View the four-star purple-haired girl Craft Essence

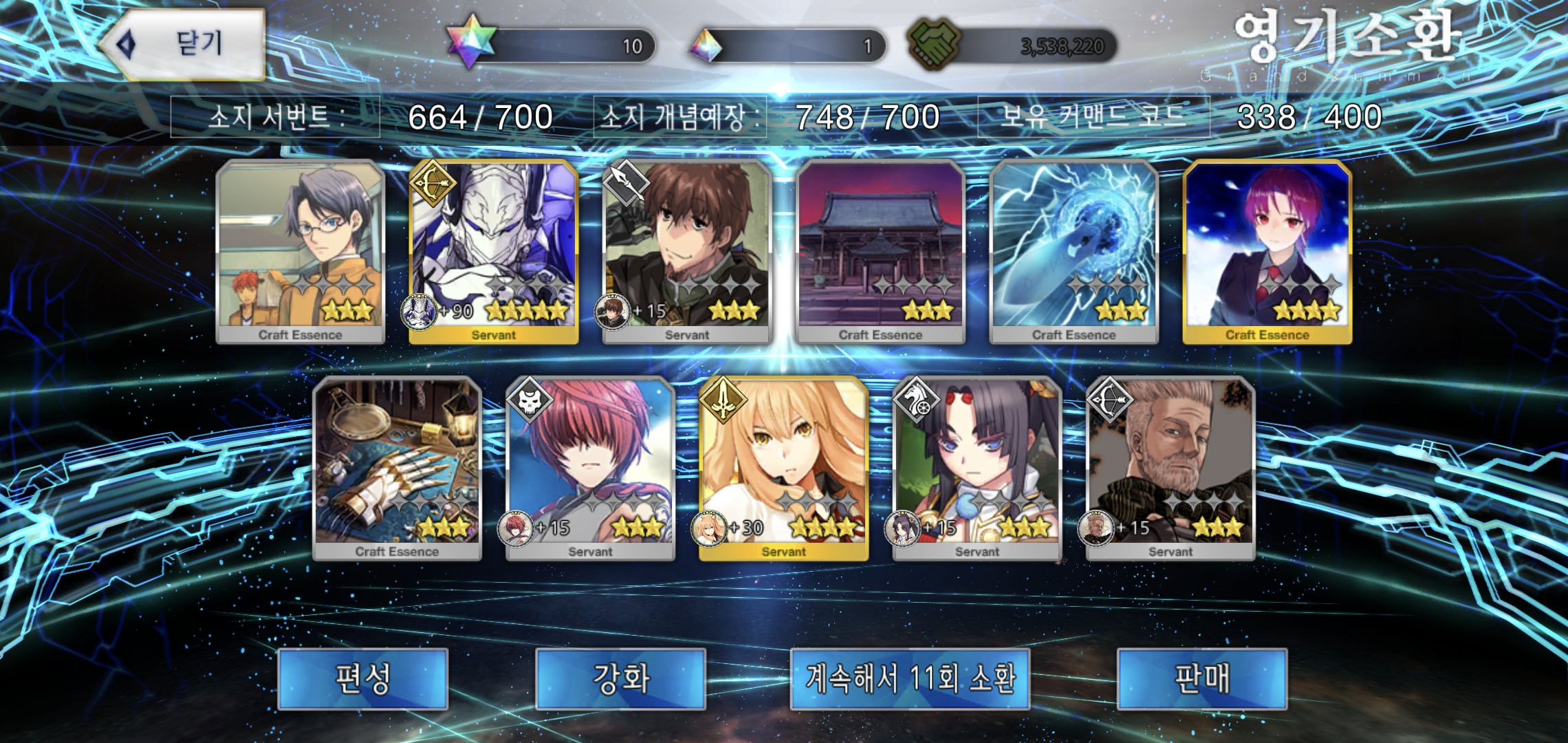[1267, 252]
